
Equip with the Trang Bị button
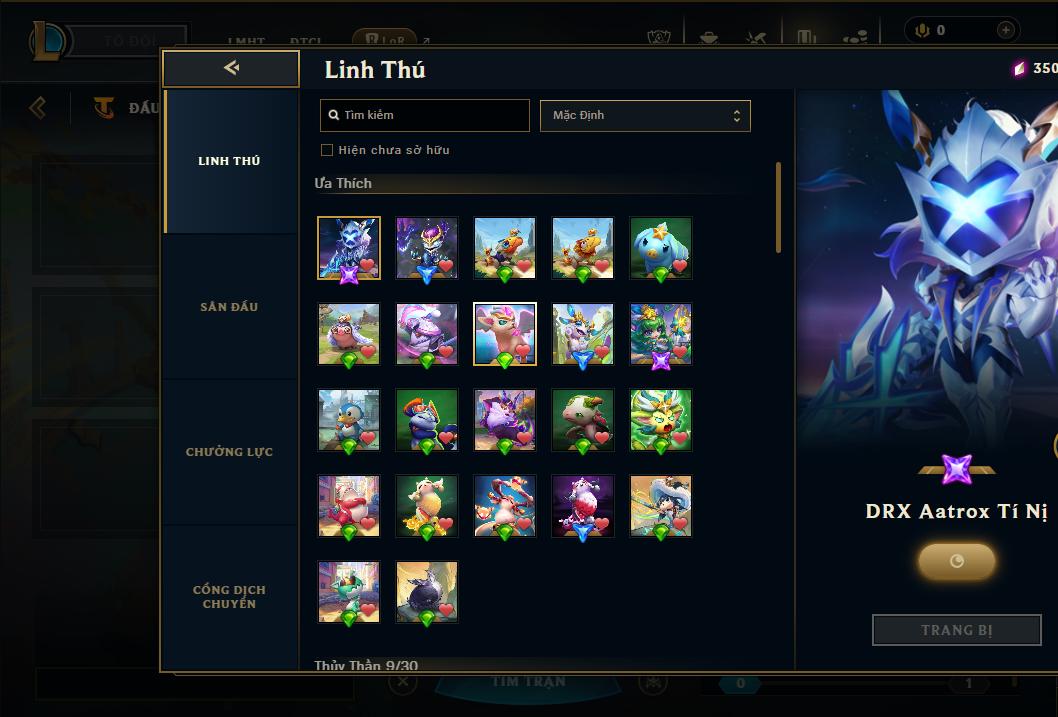point(956,630)
